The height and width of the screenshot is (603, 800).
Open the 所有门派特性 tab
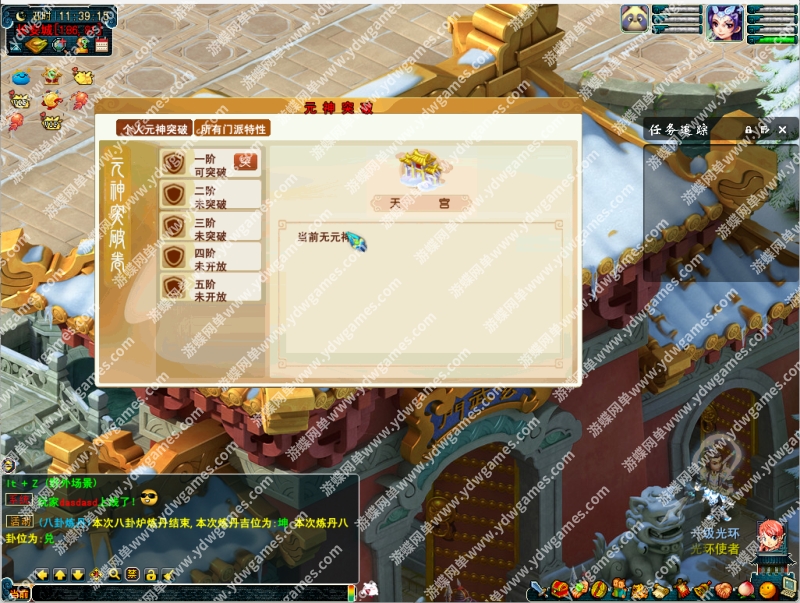click(x=232, y=129)
